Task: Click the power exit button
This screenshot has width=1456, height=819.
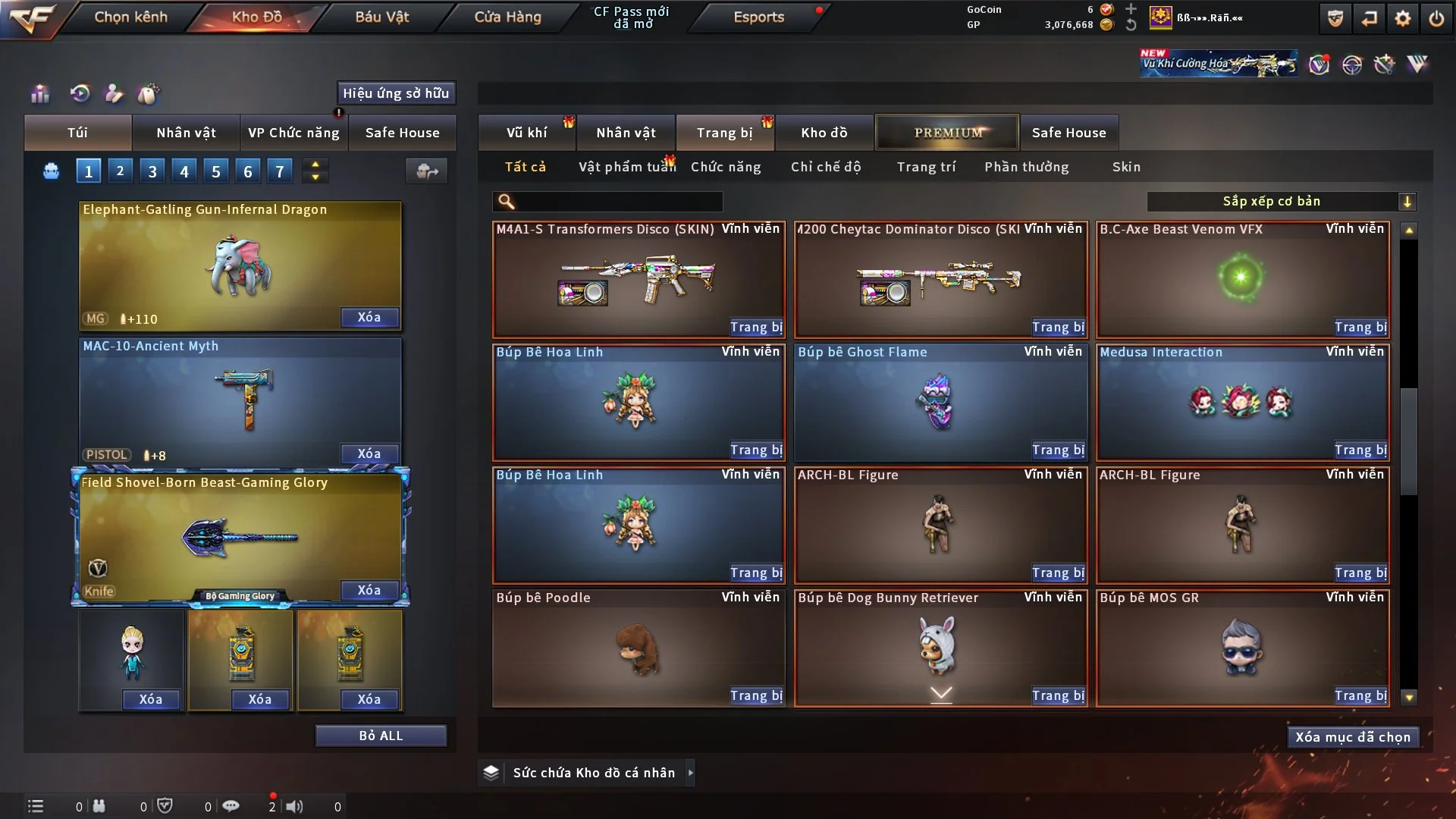Action: (1436, 18)
